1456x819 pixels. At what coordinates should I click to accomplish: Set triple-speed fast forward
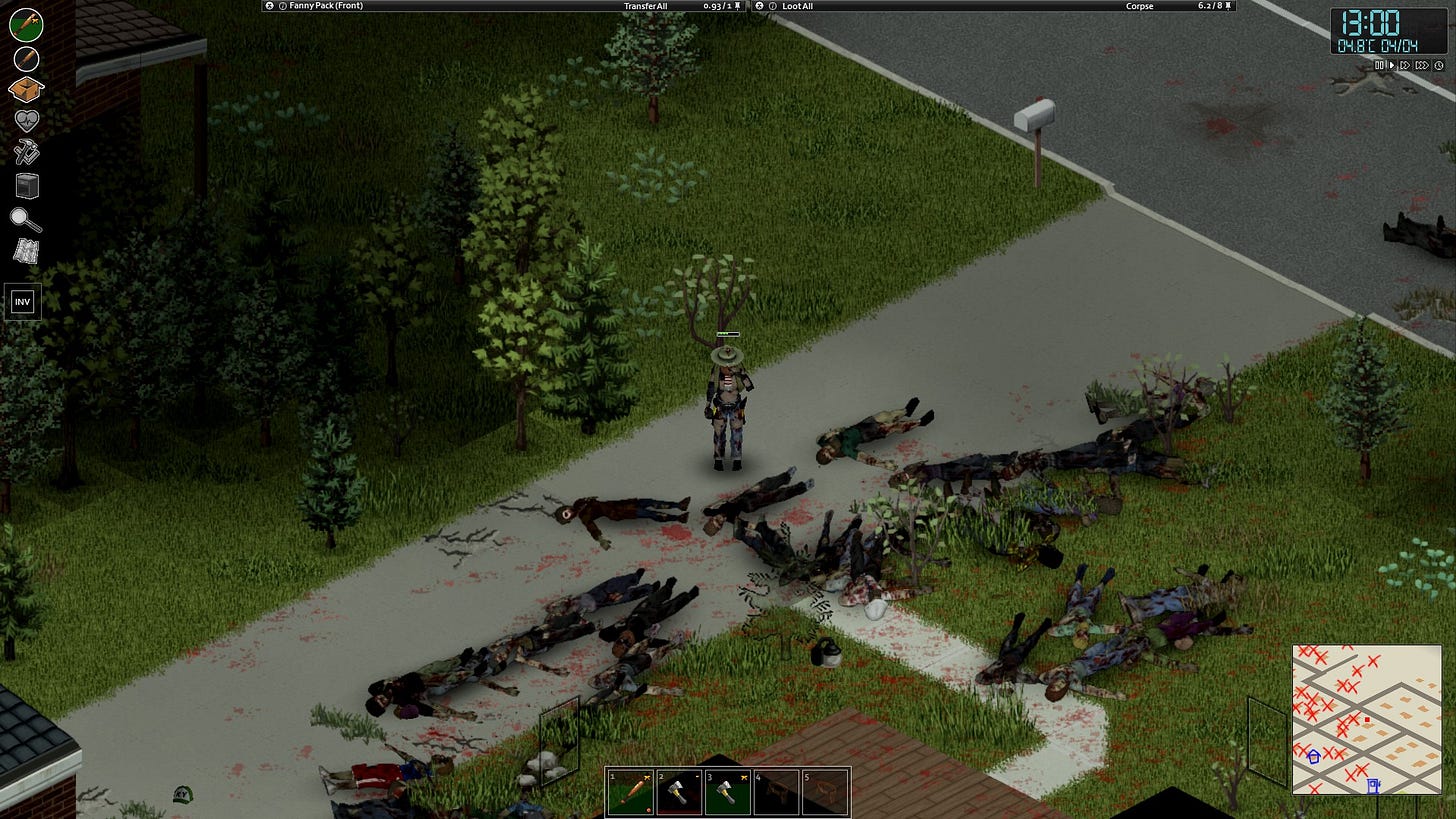[x=1423, y=64]
